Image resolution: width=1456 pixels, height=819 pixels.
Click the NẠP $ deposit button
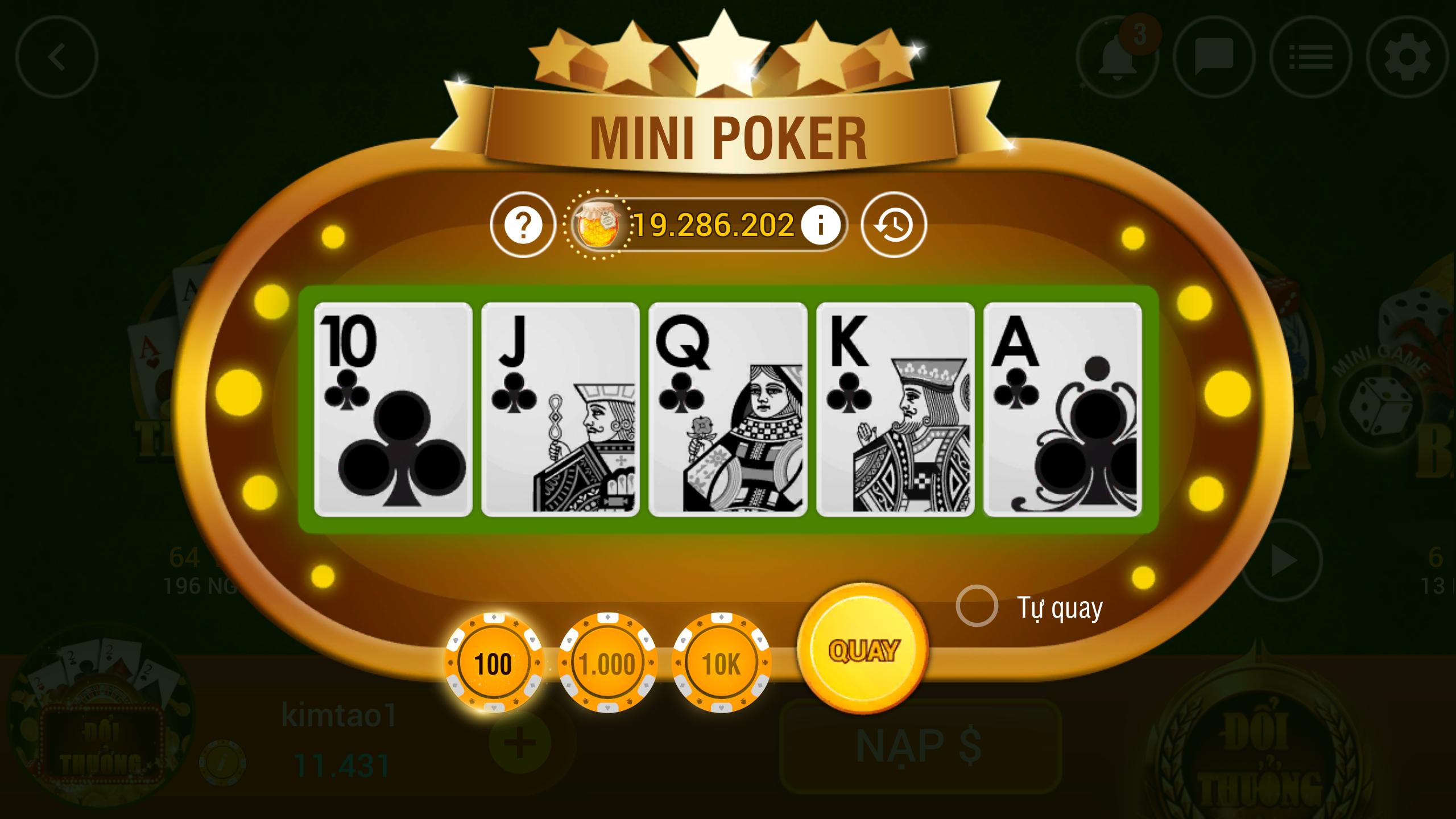pos(920,745)
